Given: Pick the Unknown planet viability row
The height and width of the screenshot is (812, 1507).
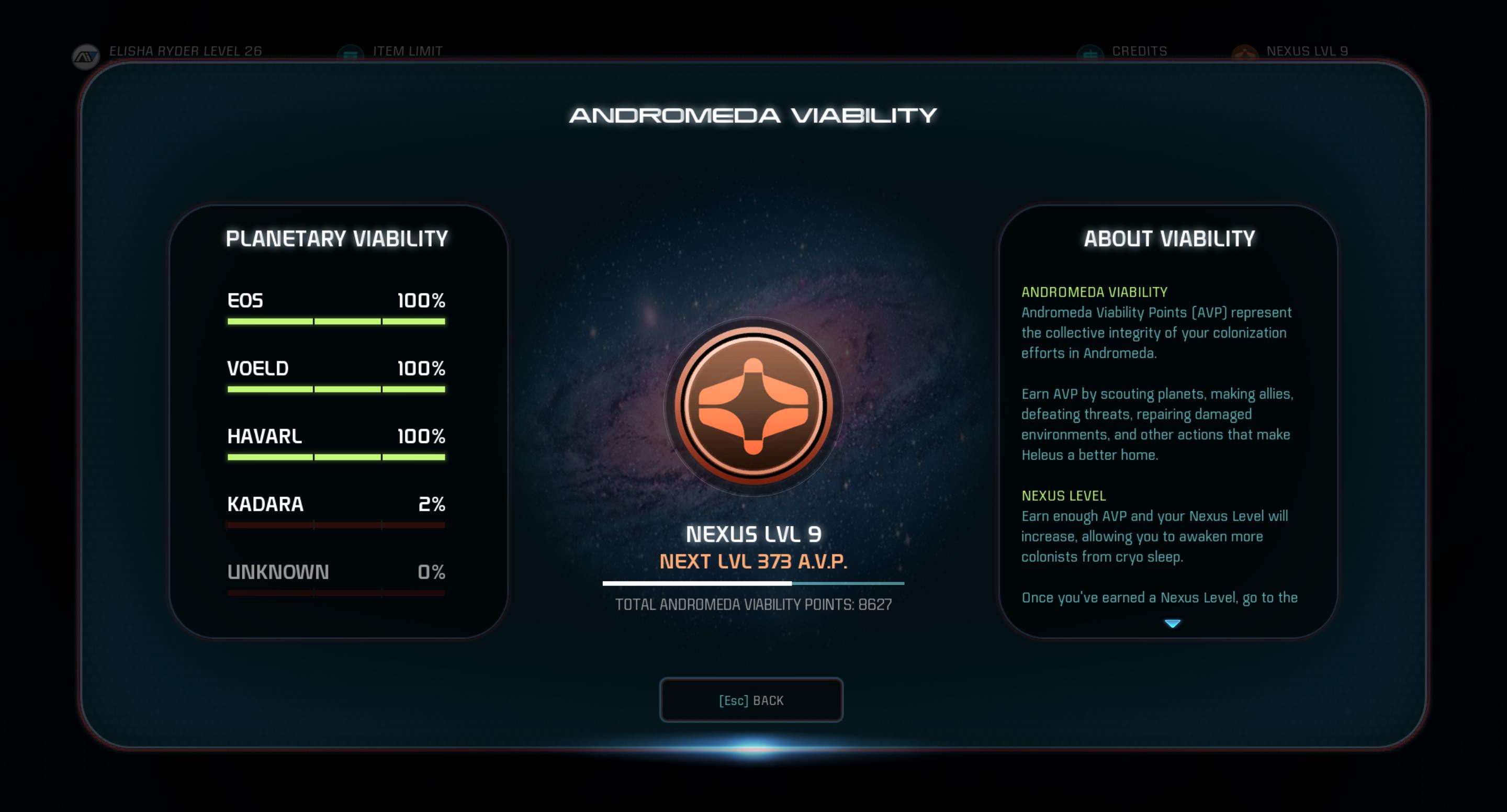Looking at the screenshot, I should coord(336,579).
